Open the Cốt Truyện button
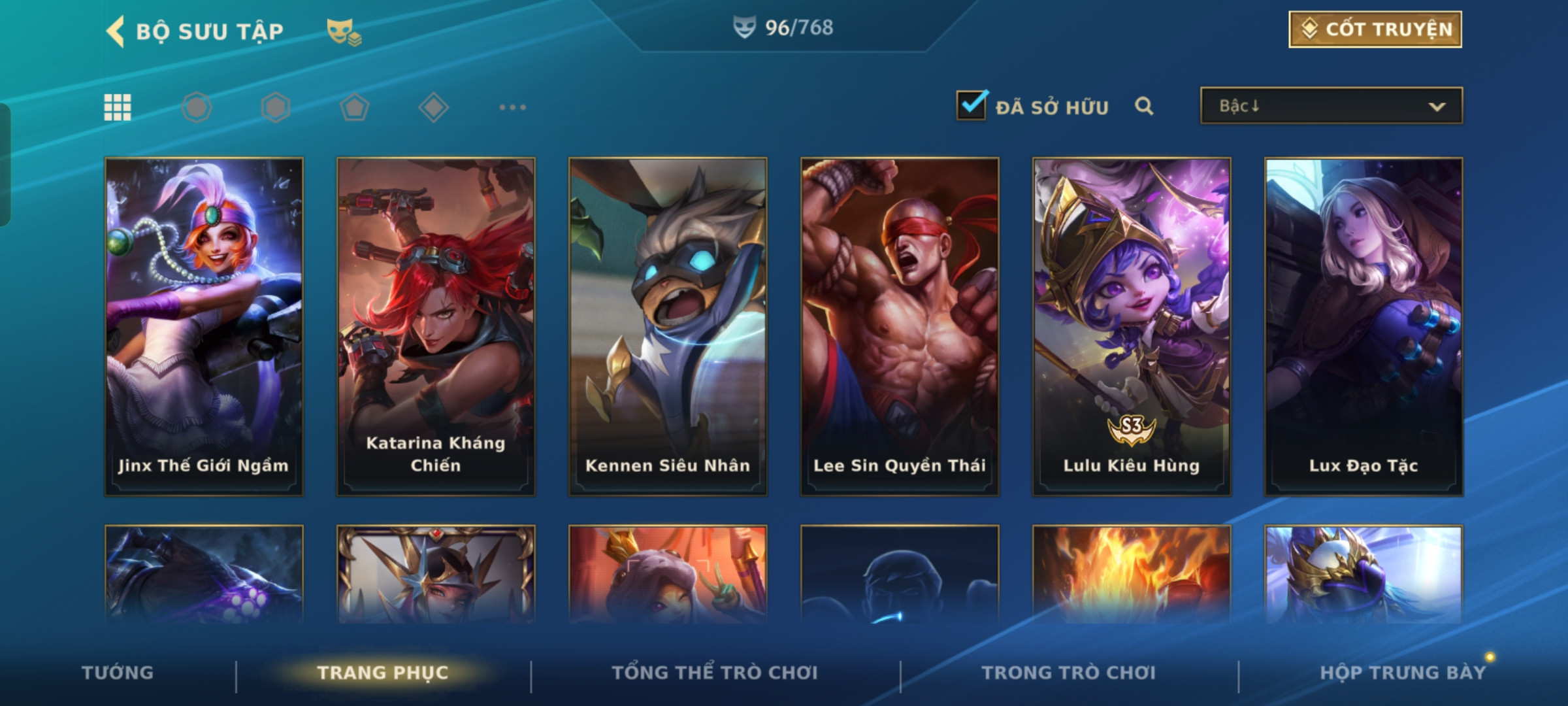The image size is (1568, 706). pos(1375,29)
